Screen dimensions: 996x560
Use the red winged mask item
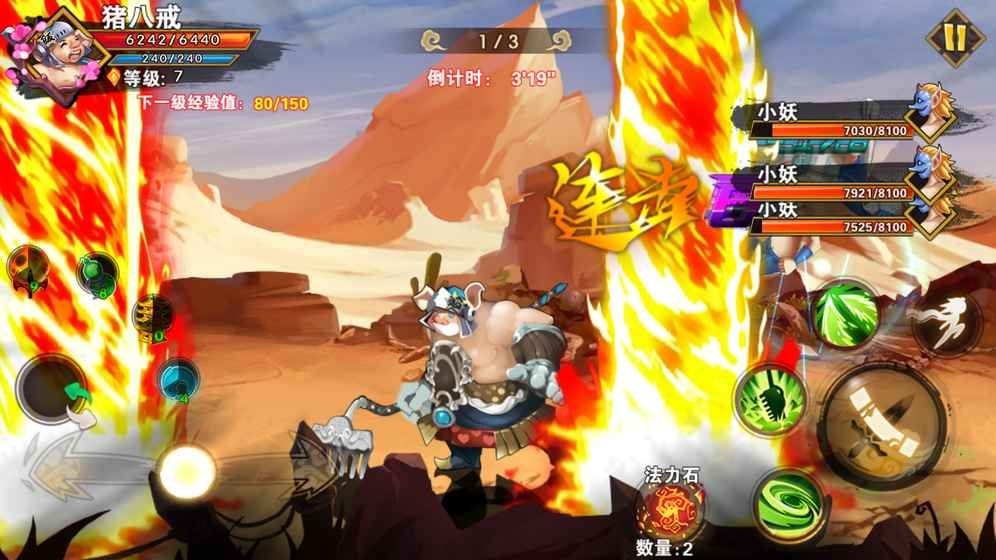point(27,268)
